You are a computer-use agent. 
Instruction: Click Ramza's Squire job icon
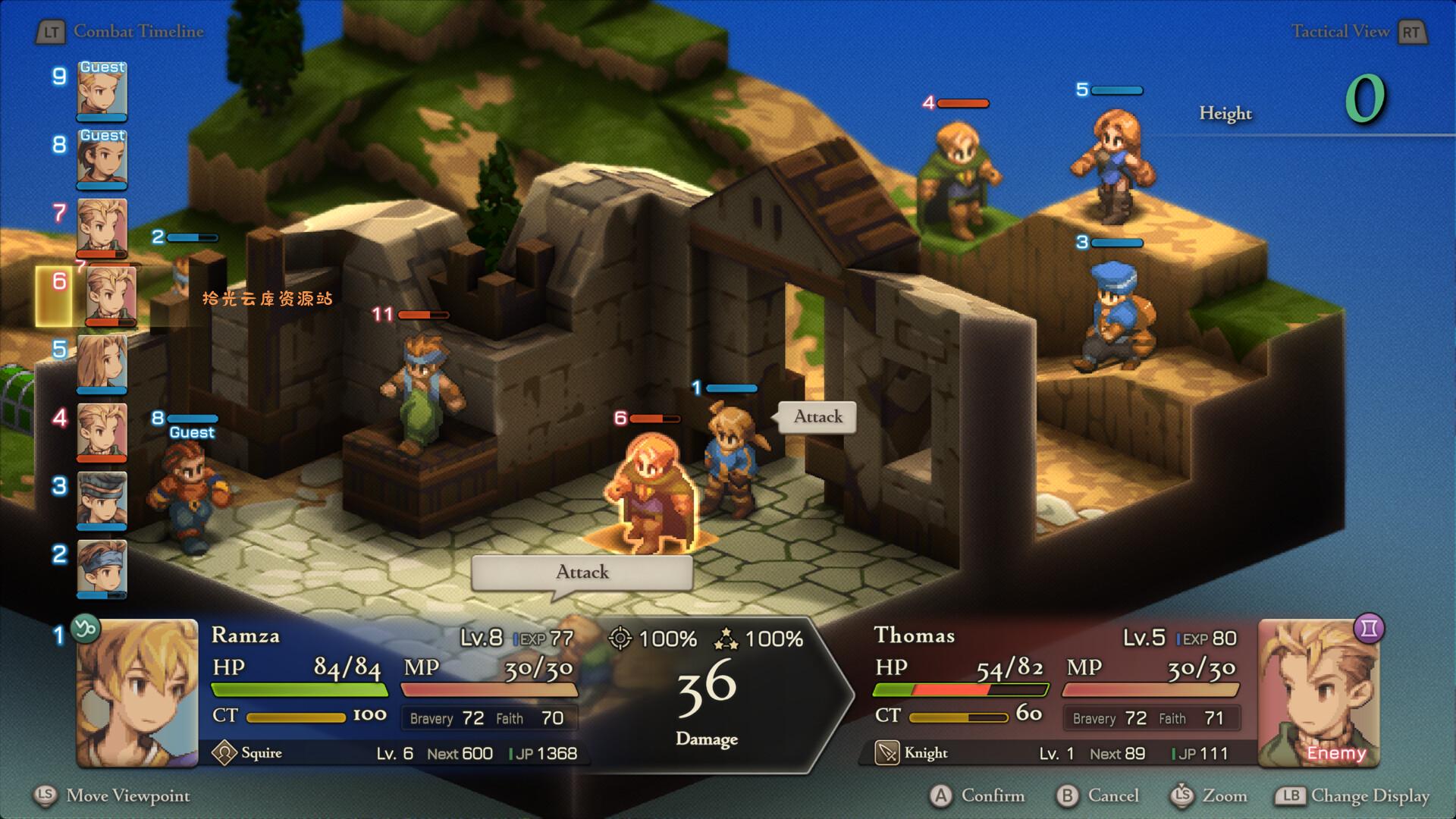pos(224,753)
